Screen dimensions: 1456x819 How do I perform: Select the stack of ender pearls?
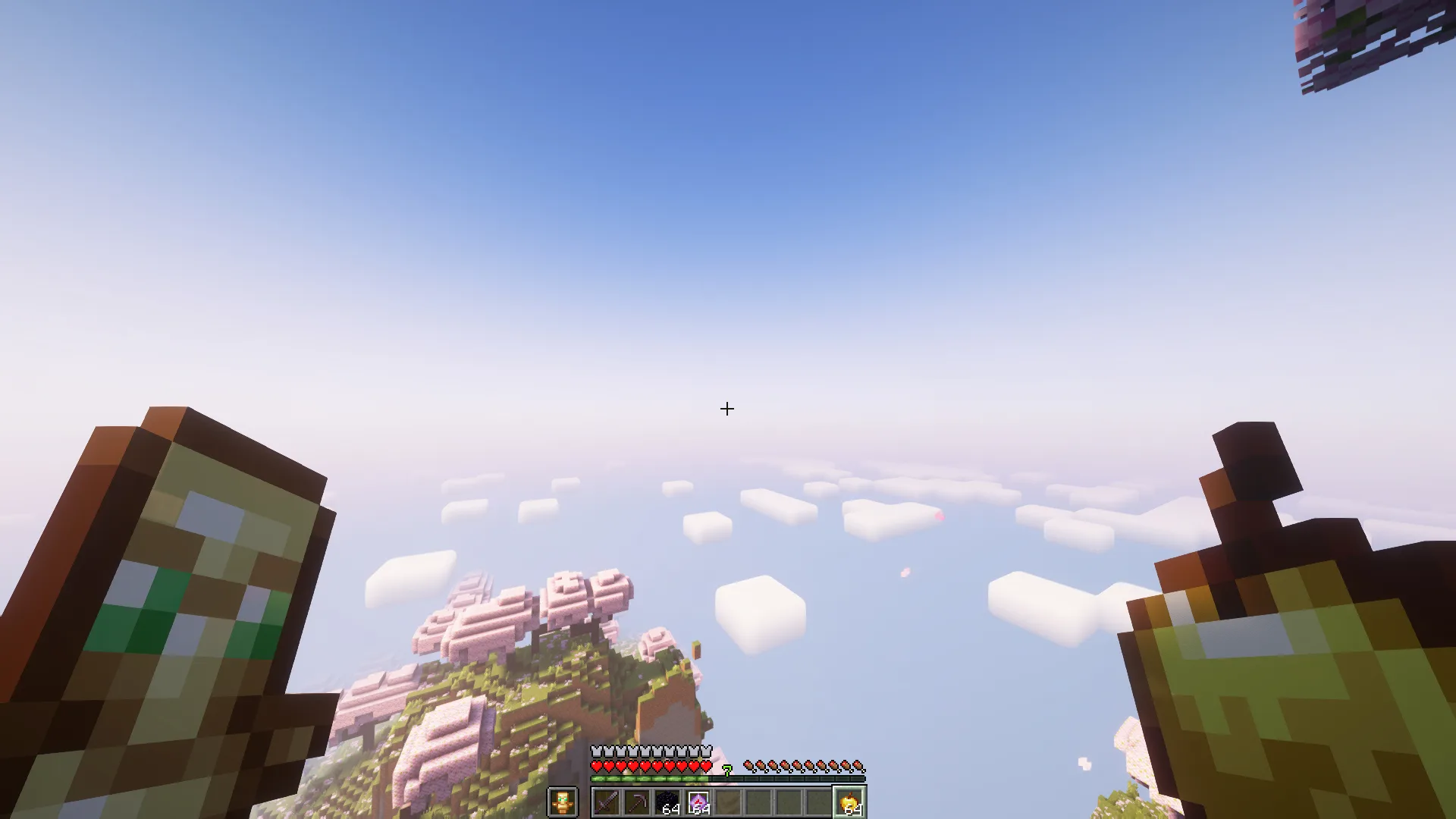(x=698, y=800)
